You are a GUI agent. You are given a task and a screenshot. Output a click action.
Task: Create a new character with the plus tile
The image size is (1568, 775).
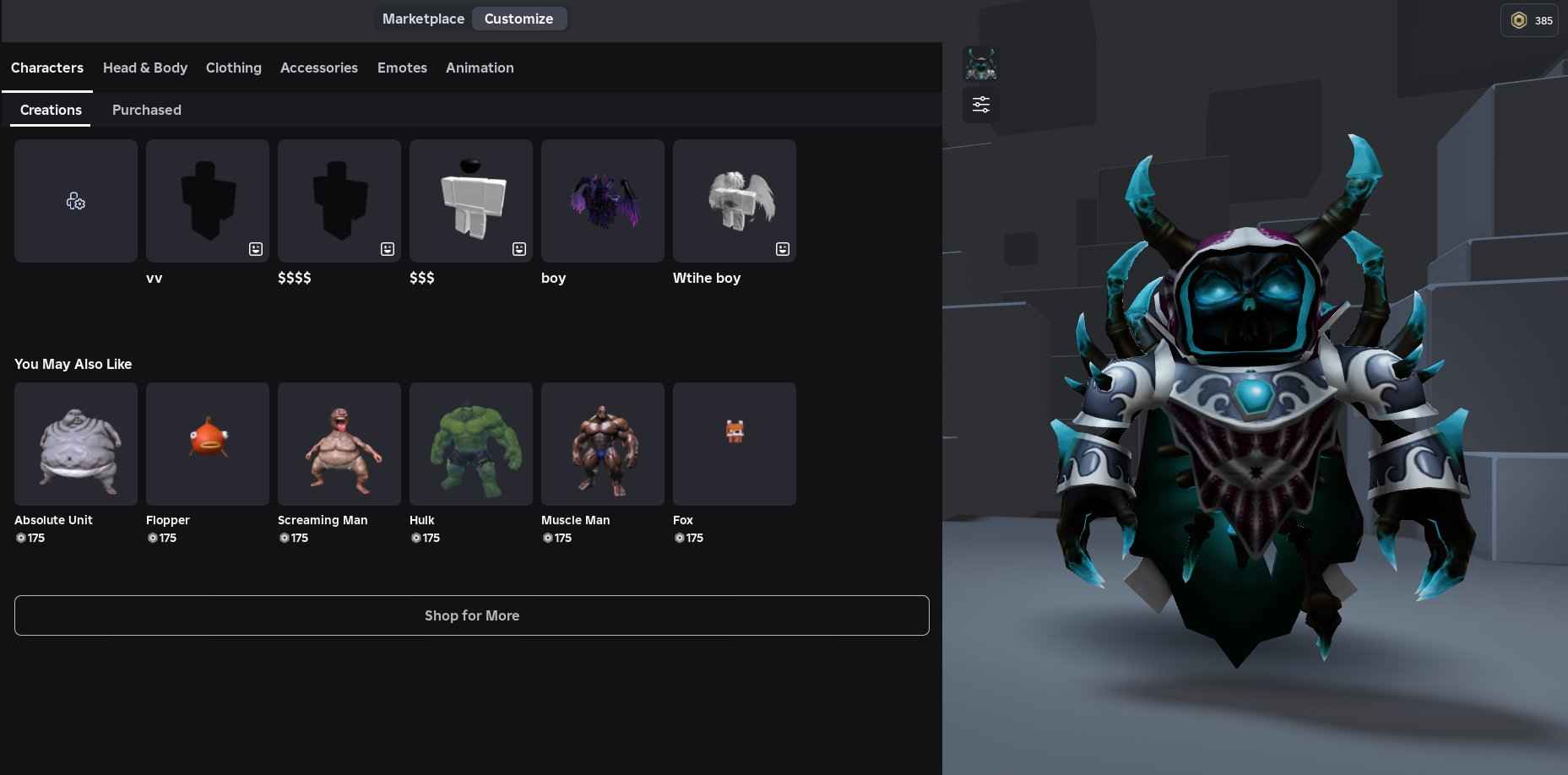pos(75,200)
